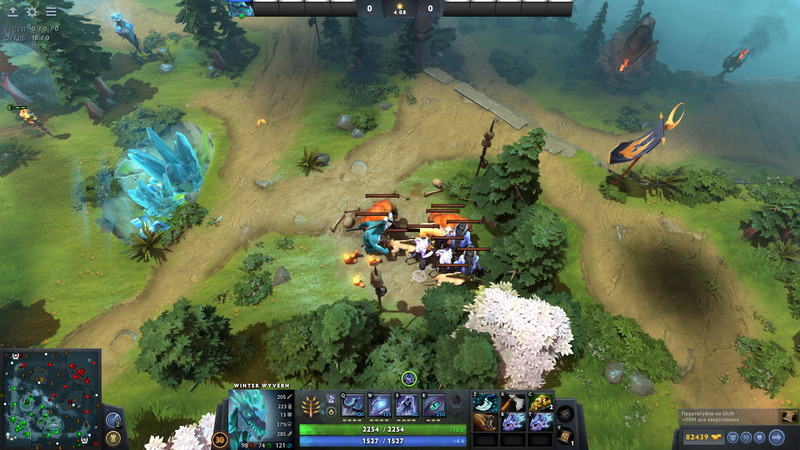800x450 pixels.
Task: Use the curved blade item slot
Action: (x=486, y=402)
